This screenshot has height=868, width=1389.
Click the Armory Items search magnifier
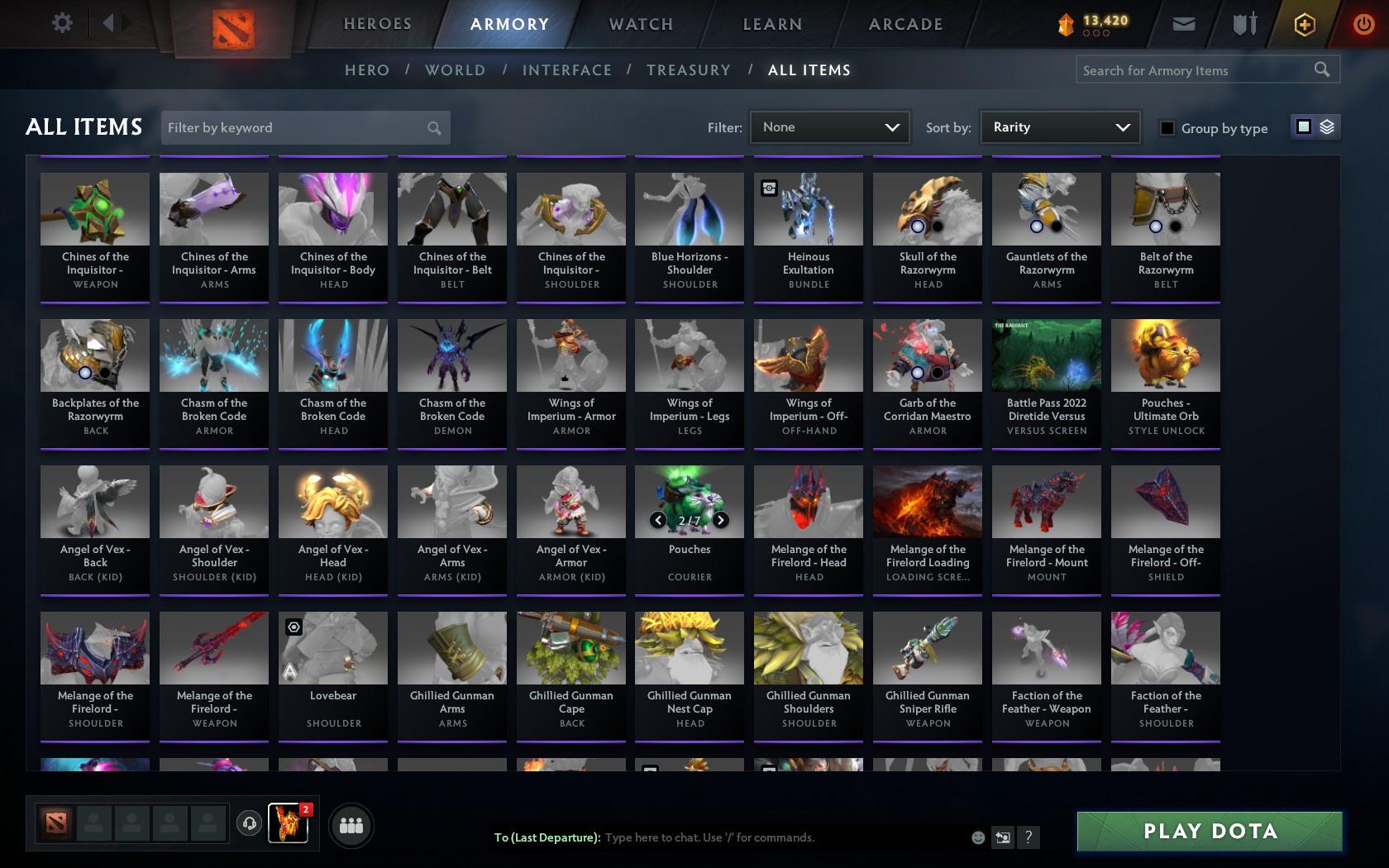1320,69
